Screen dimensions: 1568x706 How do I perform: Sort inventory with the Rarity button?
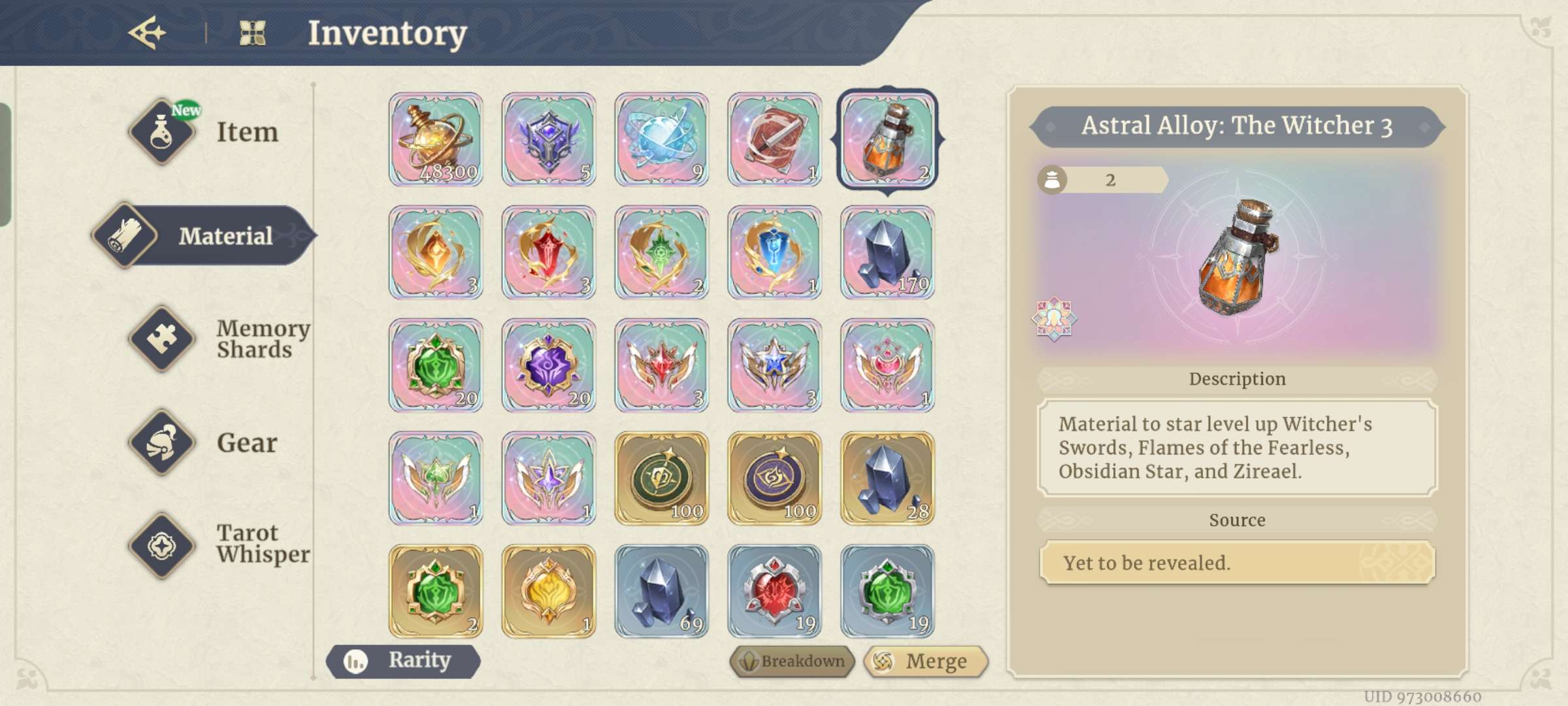pyautogui.click(x=404, y=661)
